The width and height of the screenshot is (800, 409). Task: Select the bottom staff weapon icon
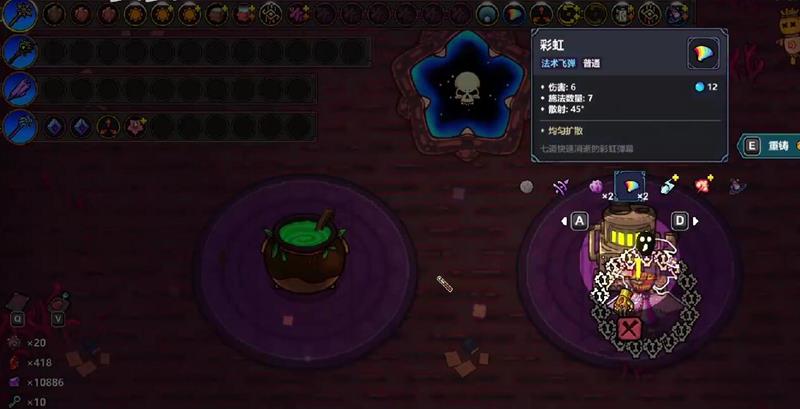tap(20, 127)
